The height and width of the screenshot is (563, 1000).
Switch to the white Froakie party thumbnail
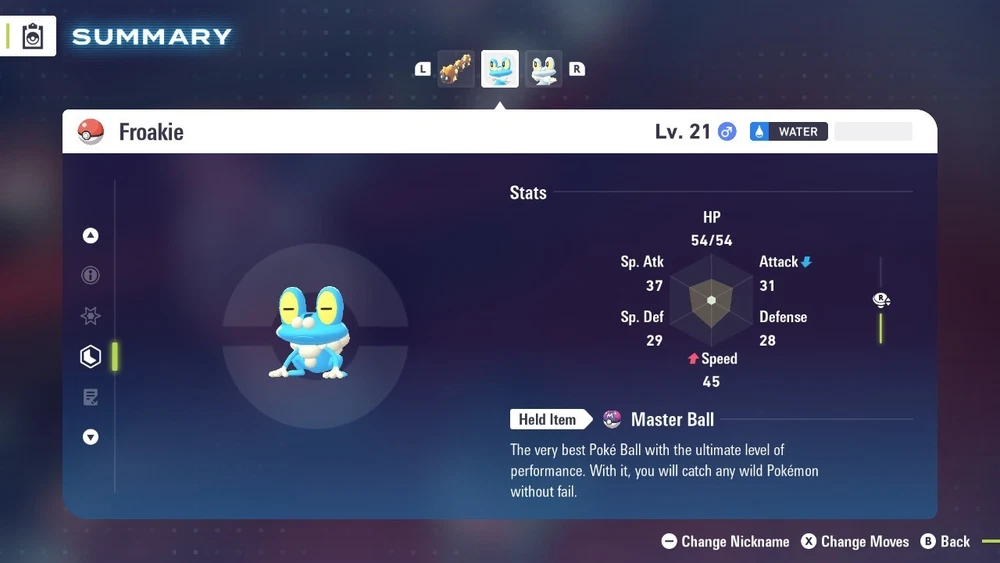(x=544, y=69)
